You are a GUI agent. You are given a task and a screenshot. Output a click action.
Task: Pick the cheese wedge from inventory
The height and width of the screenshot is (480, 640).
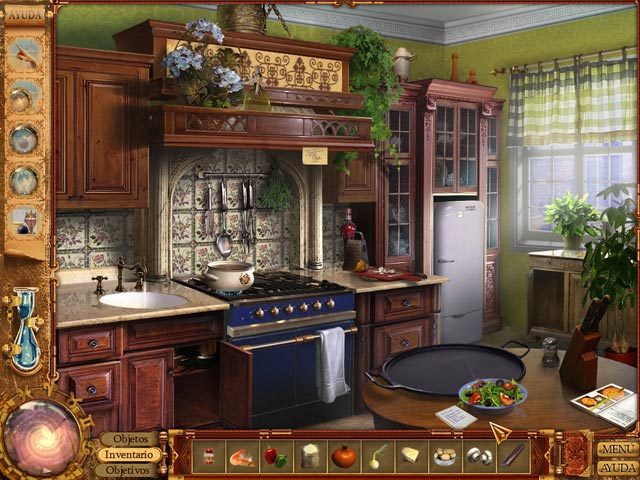(x=411, y=456)
